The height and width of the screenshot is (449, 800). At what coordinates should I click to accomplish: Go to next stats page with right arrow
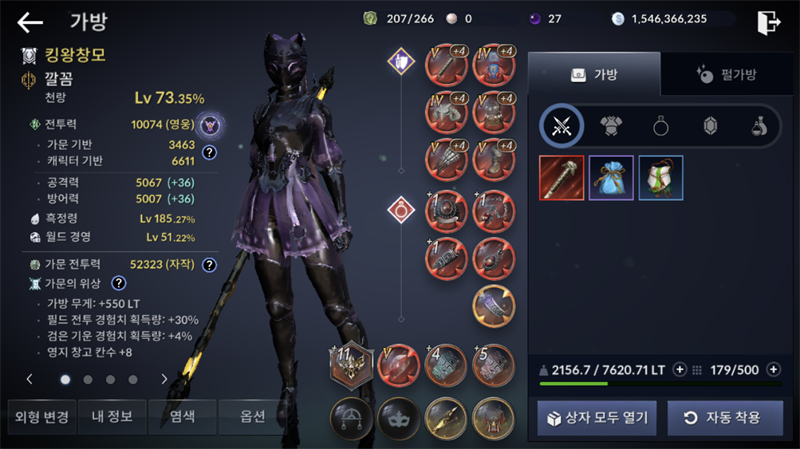point(164,380)
